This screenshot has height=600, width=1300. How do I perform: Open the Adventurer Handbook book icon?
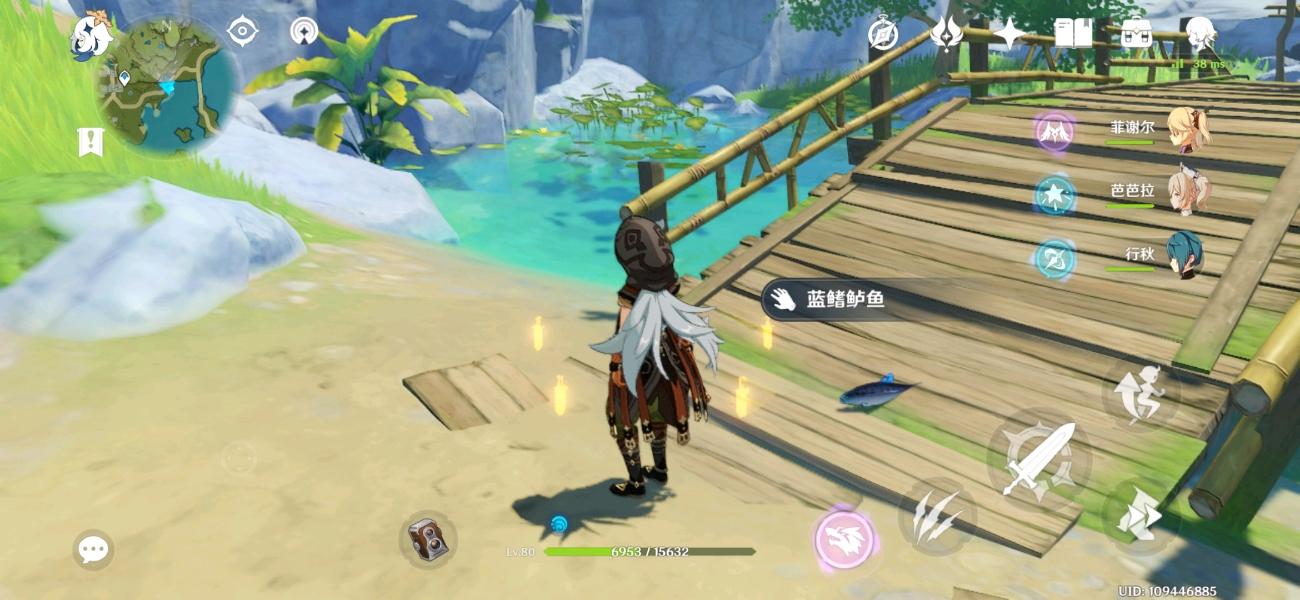[x=1074, y=34]
